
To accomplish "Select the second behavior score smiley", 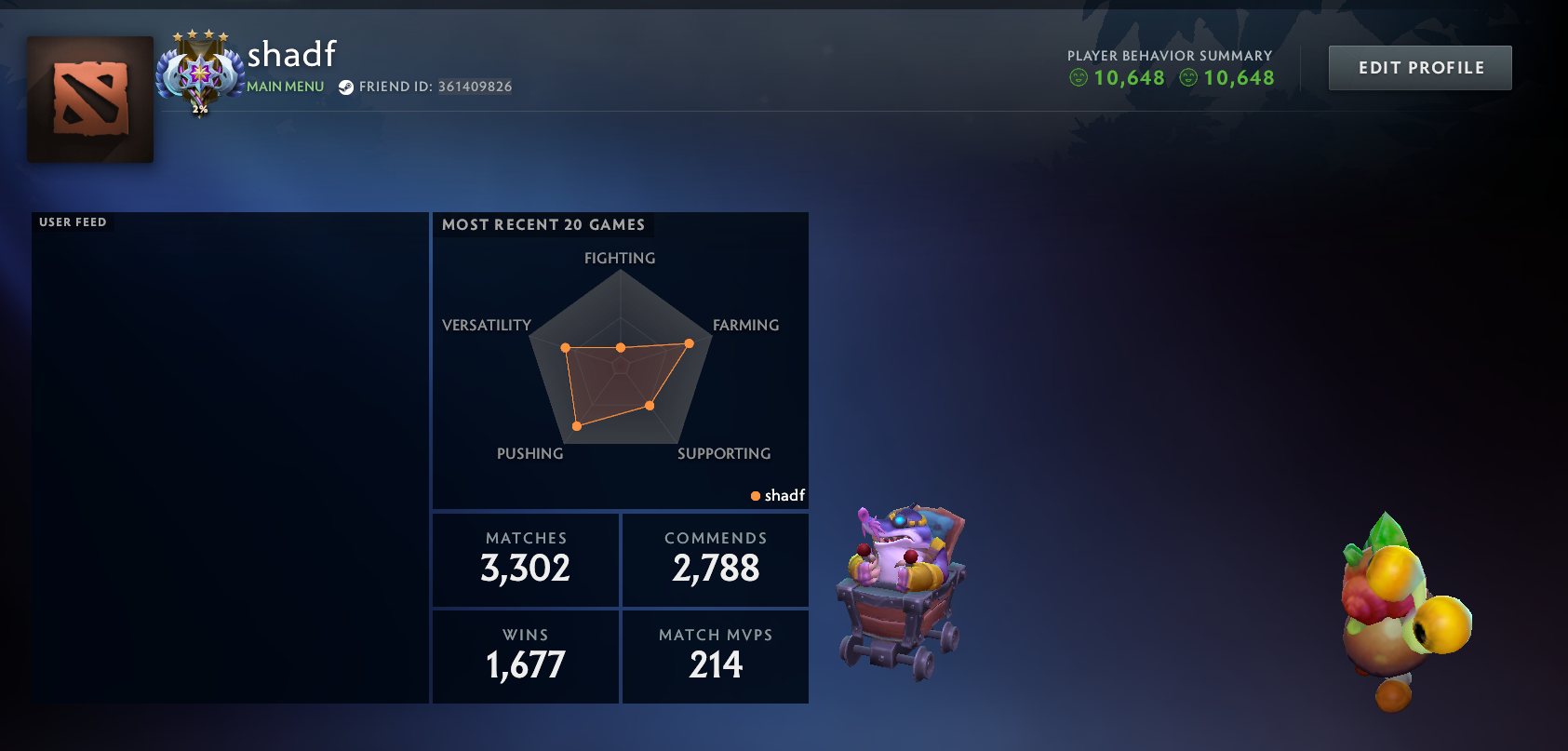I will pos(1191,78).
